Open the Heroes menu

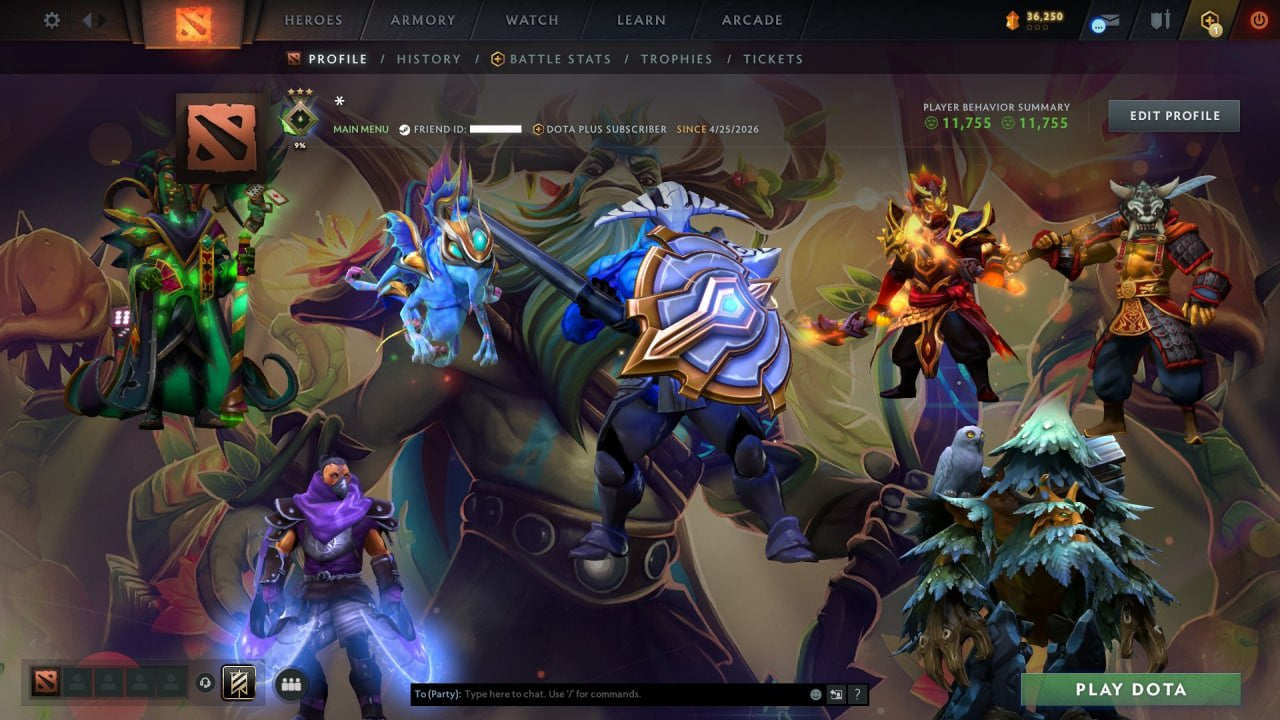point(314,19)
